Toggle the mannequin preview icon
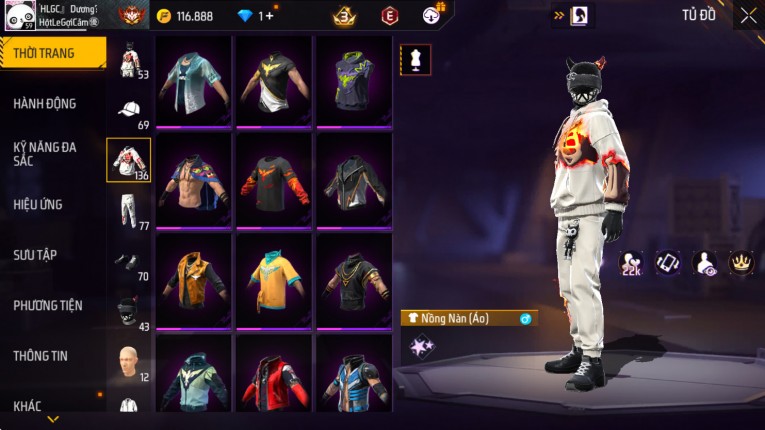The width and height of the screenshot is (765, 430). point(415,59)
